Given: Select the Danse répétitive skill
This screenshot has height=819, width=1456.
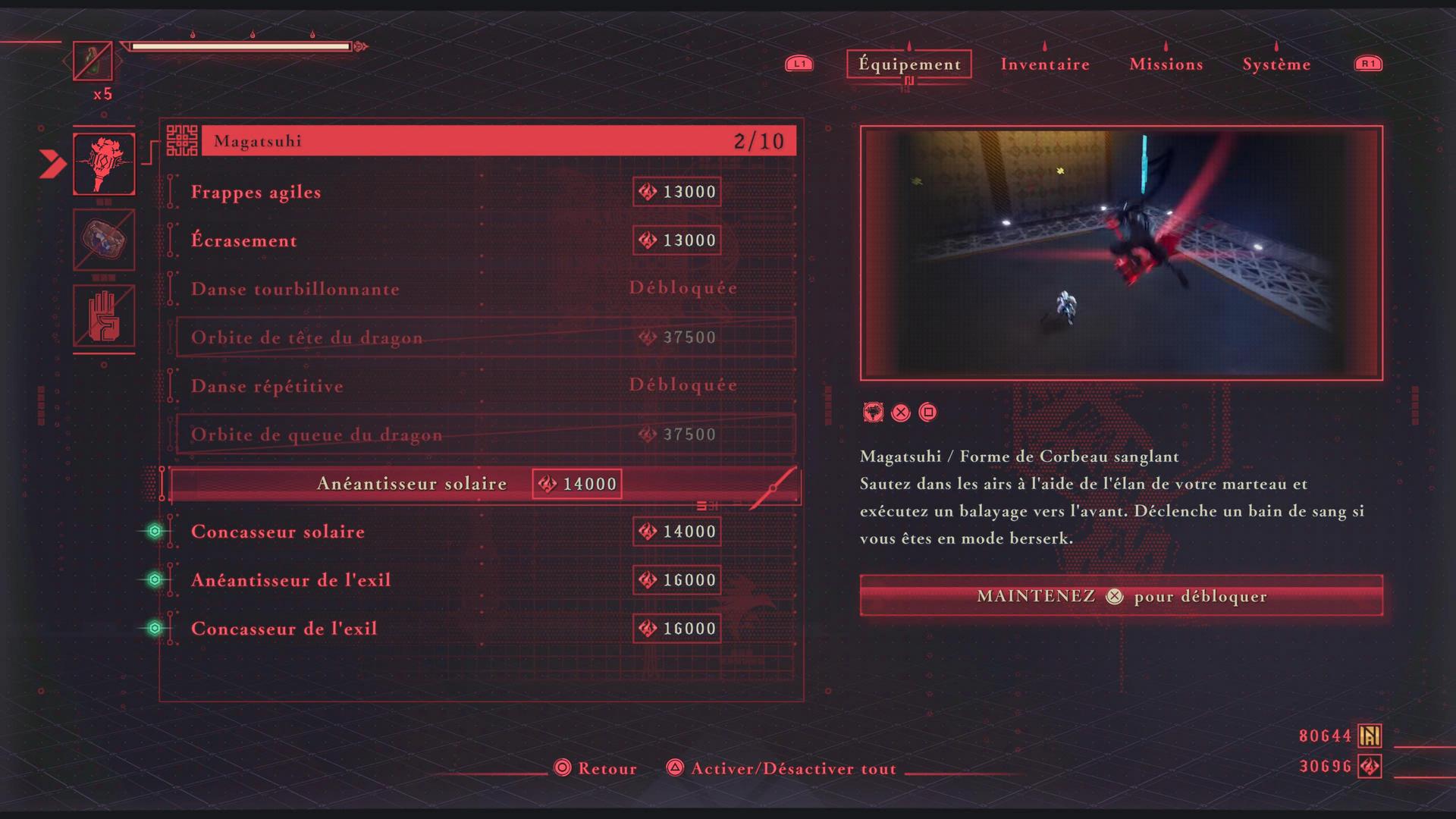Looking at the screenshot, I should 267,386.
